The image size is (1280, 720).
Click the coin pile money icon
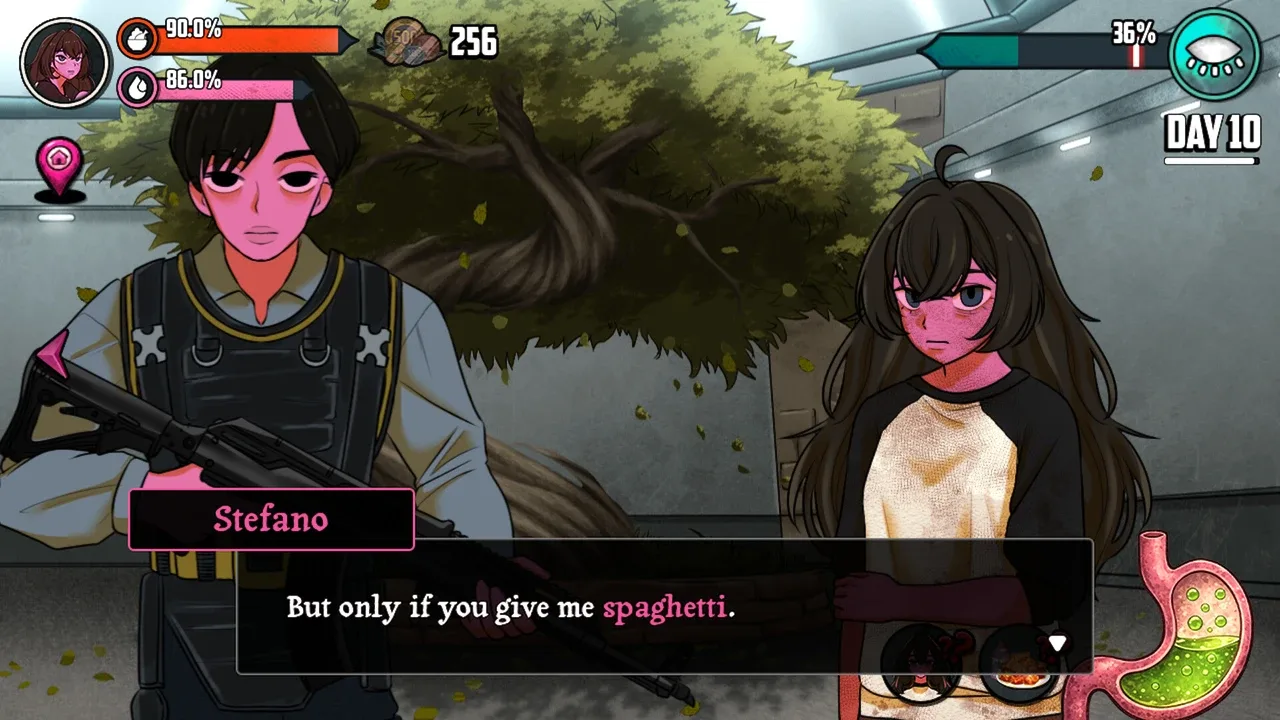tap(405, 44)
